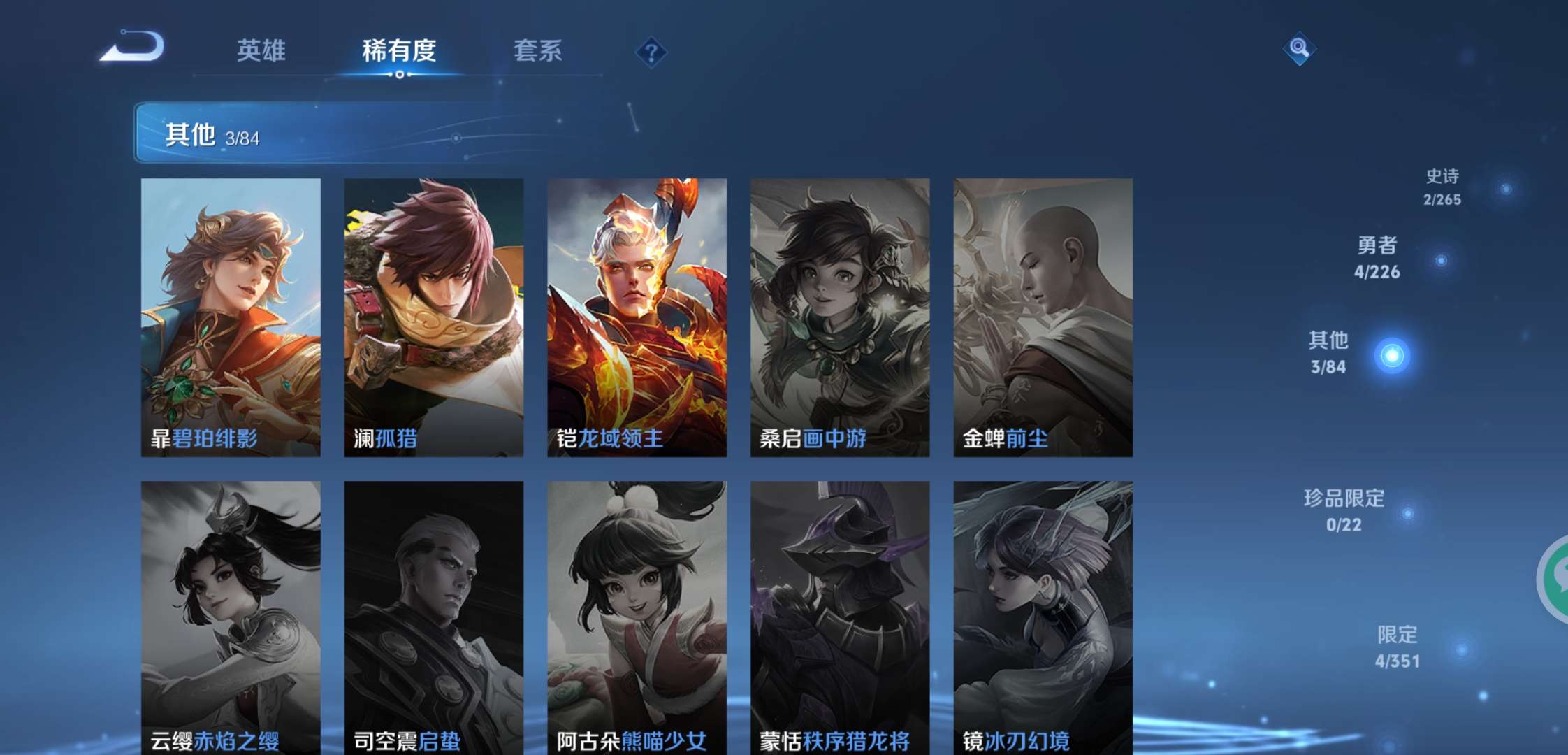This screenshot has width=1568, height=755.
Task: Switch to the 套系 tab
Action: pyautogui.click(x=539, y=52)
